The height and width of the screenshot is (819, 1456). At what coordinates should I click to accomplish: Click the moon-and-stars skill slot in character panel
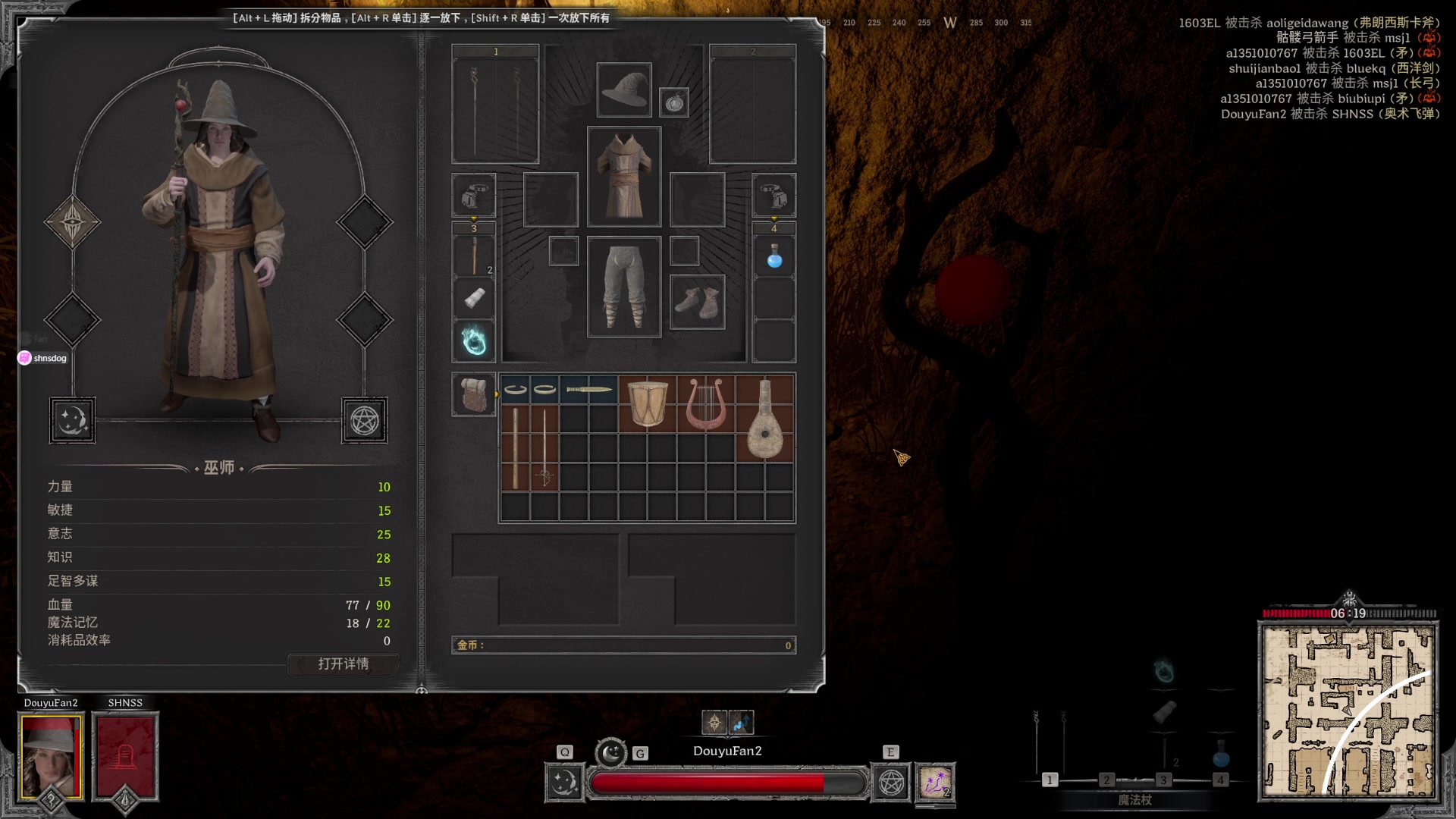tap(73, 420)
